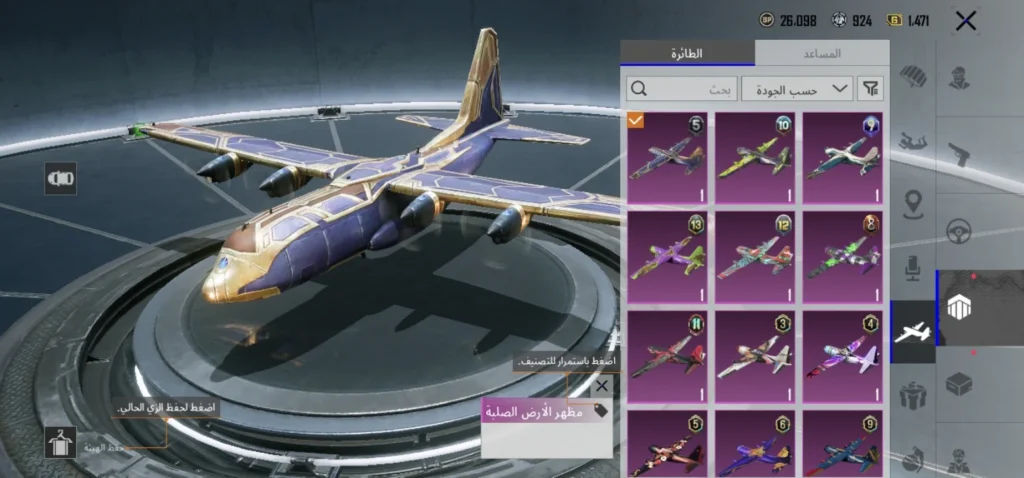Select the الطائرة tab
Screen dimensions: 1024x478
click(687, 53)
